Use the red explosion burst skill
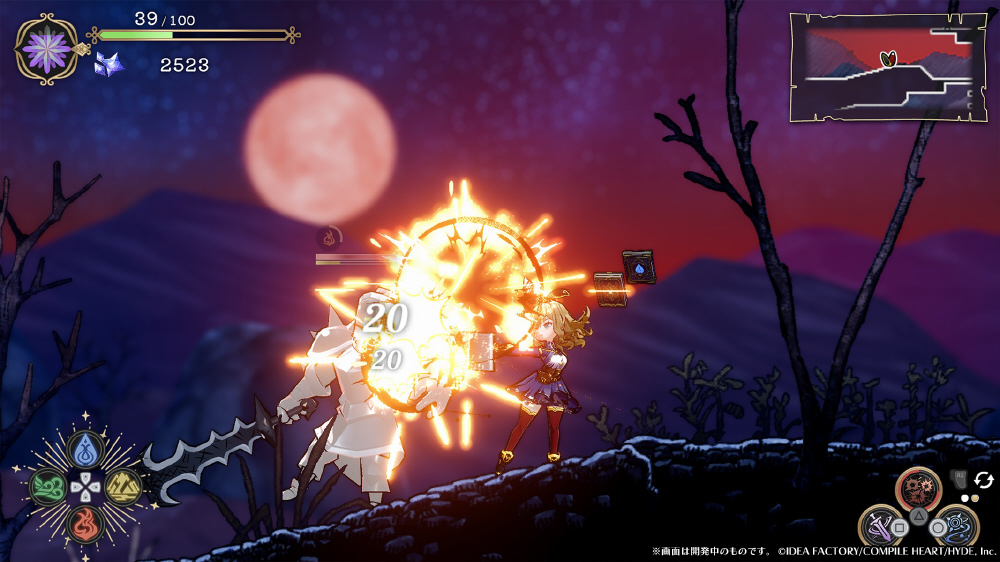The width and height of the screenshot is (1000, 562). point(919,488)
